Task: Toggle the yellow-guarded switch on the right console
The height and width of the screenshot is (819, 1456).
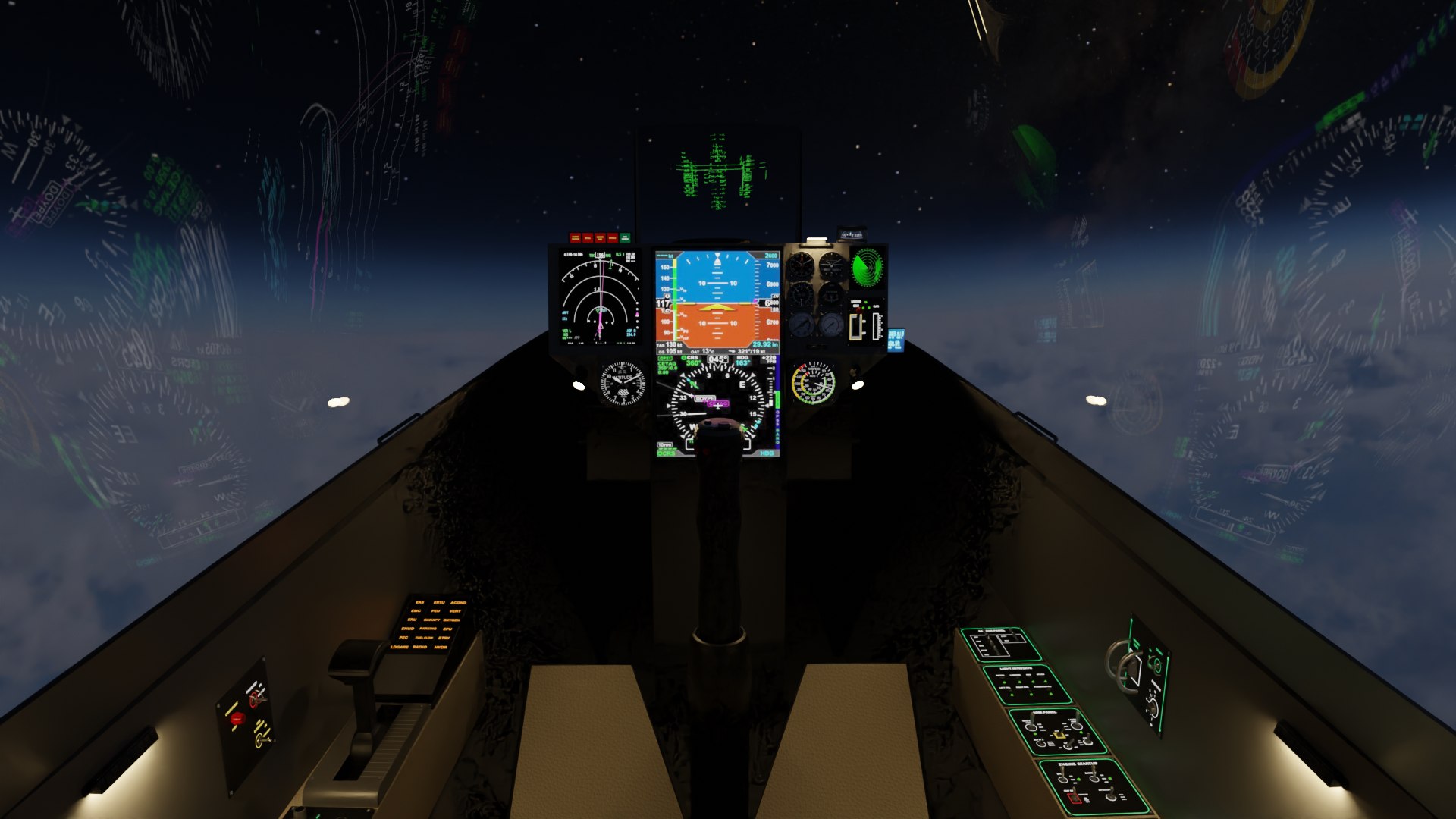Action: tap(1059, 735)
